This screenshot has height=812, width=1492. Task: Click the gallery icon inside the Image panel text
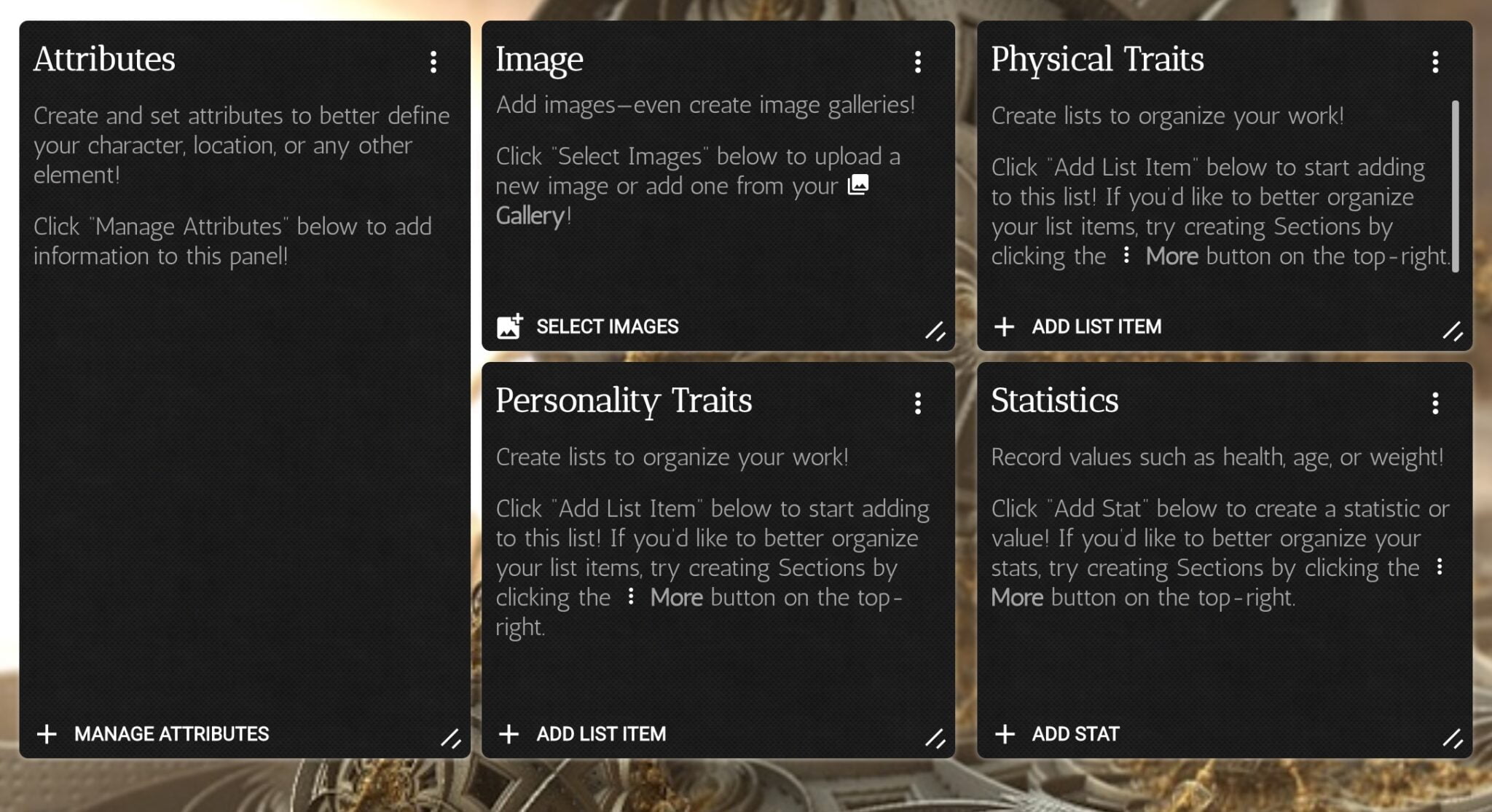point(858,186)
